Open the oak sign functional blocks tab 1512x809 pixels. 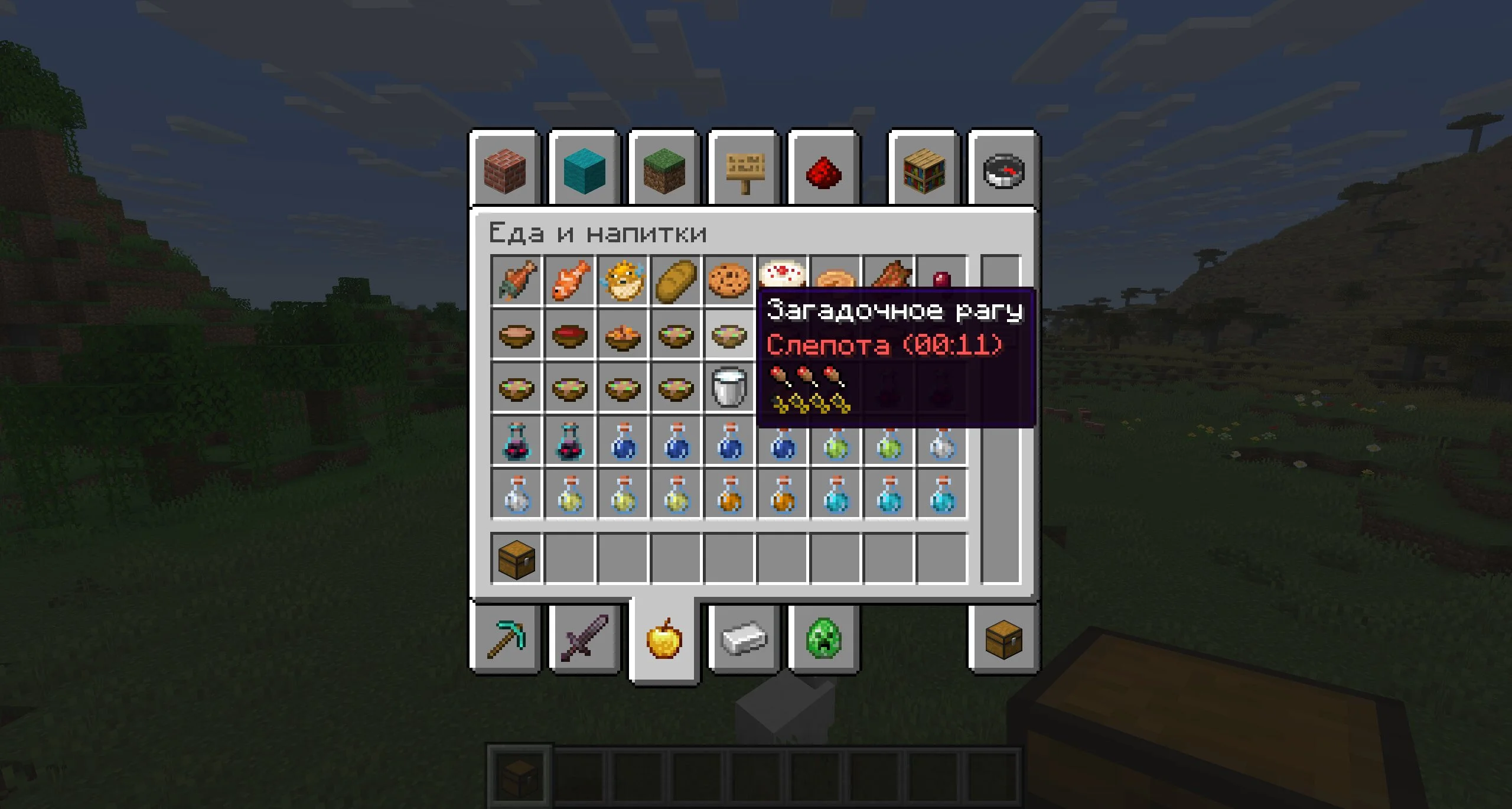744,171
